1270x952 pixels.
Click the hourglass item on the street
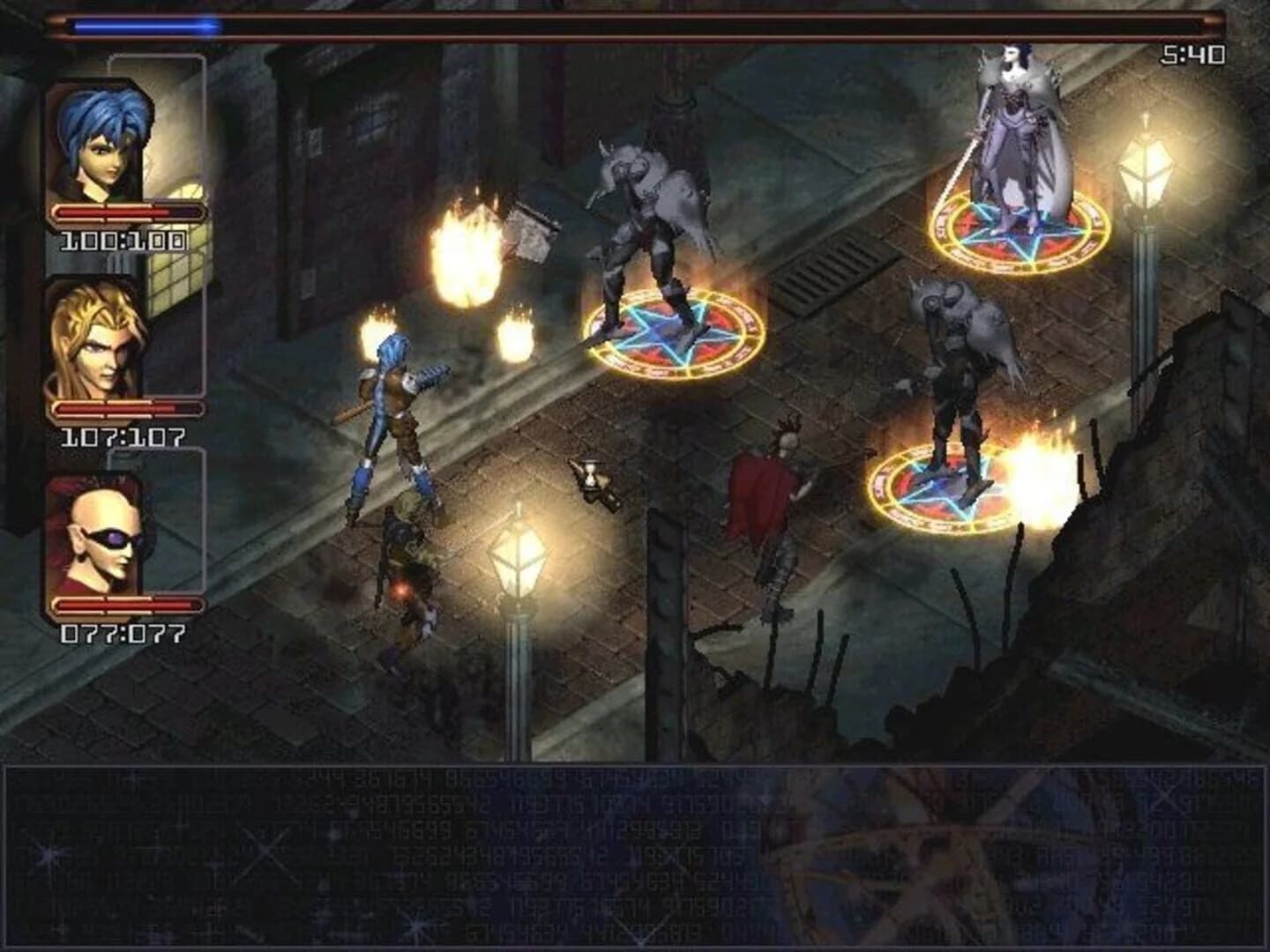593,476
